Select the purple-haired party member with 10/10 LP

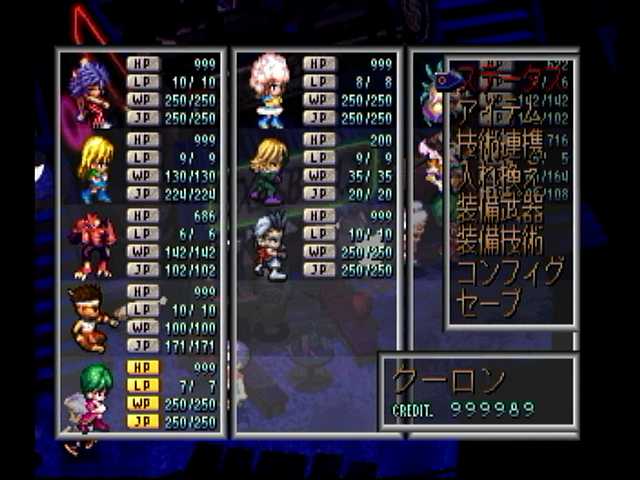91,91
